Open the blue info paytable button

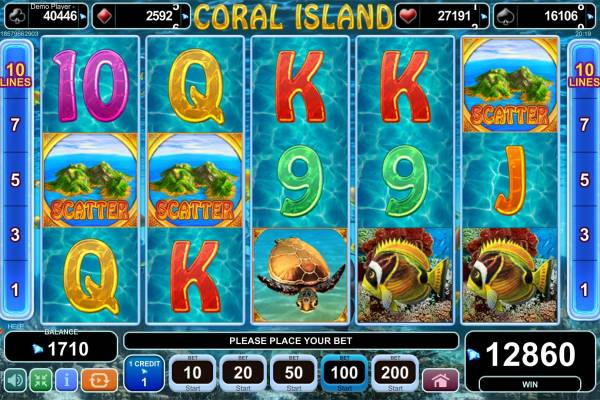tap(67, 380)
